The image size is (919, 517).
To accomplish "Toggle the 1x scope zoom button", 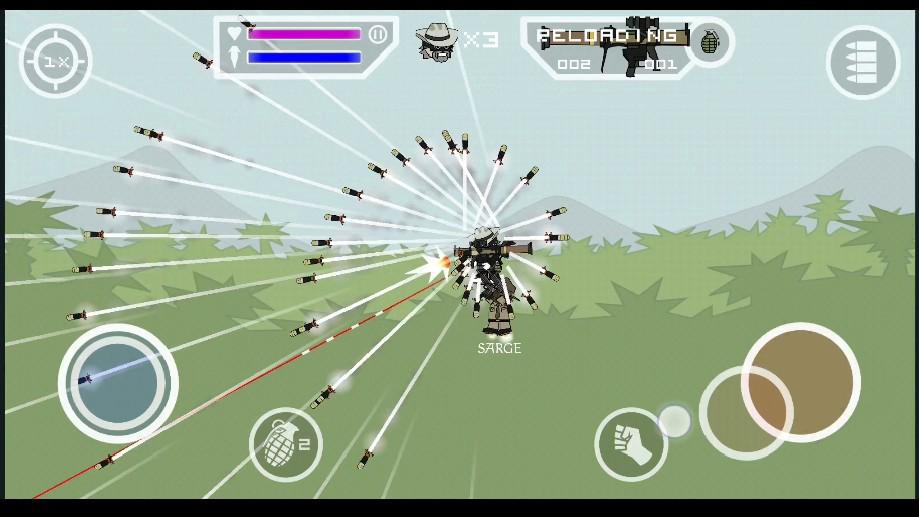I will tap(56, 61).
